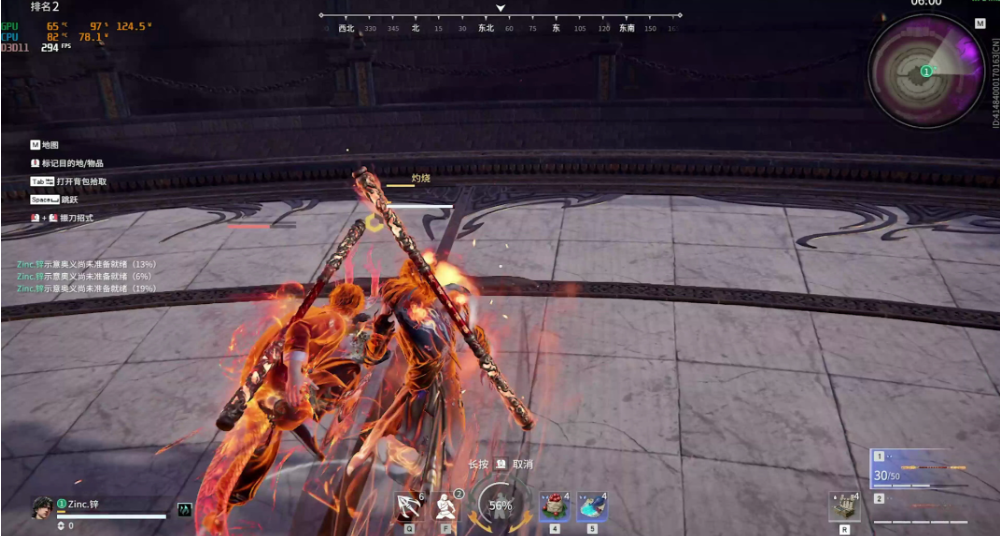
Task: Switch to weapon slot 1 staff
Action: coord(921,470)
